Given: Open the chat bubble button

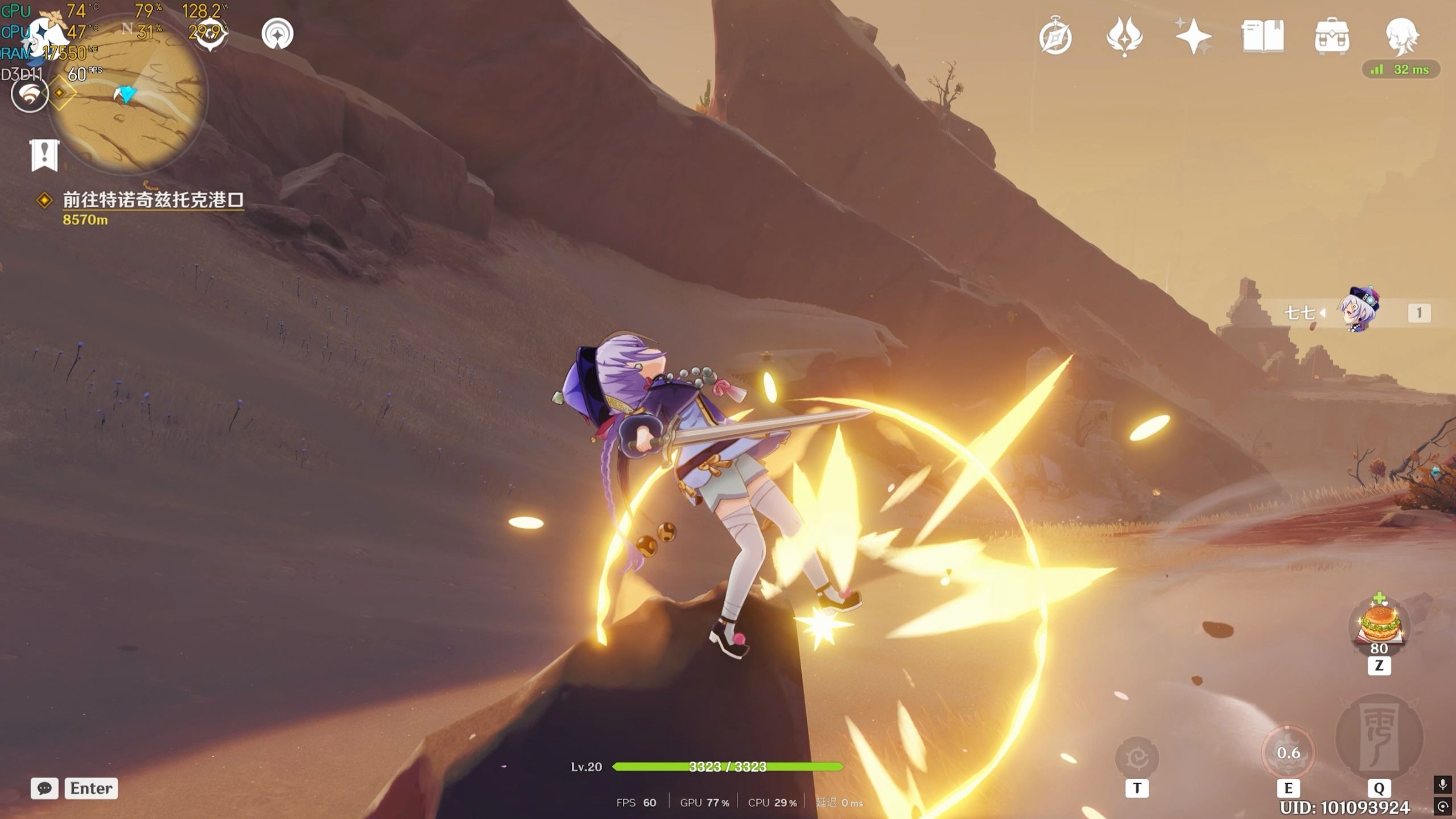Looking at the screenshot, I should point(44,788).
